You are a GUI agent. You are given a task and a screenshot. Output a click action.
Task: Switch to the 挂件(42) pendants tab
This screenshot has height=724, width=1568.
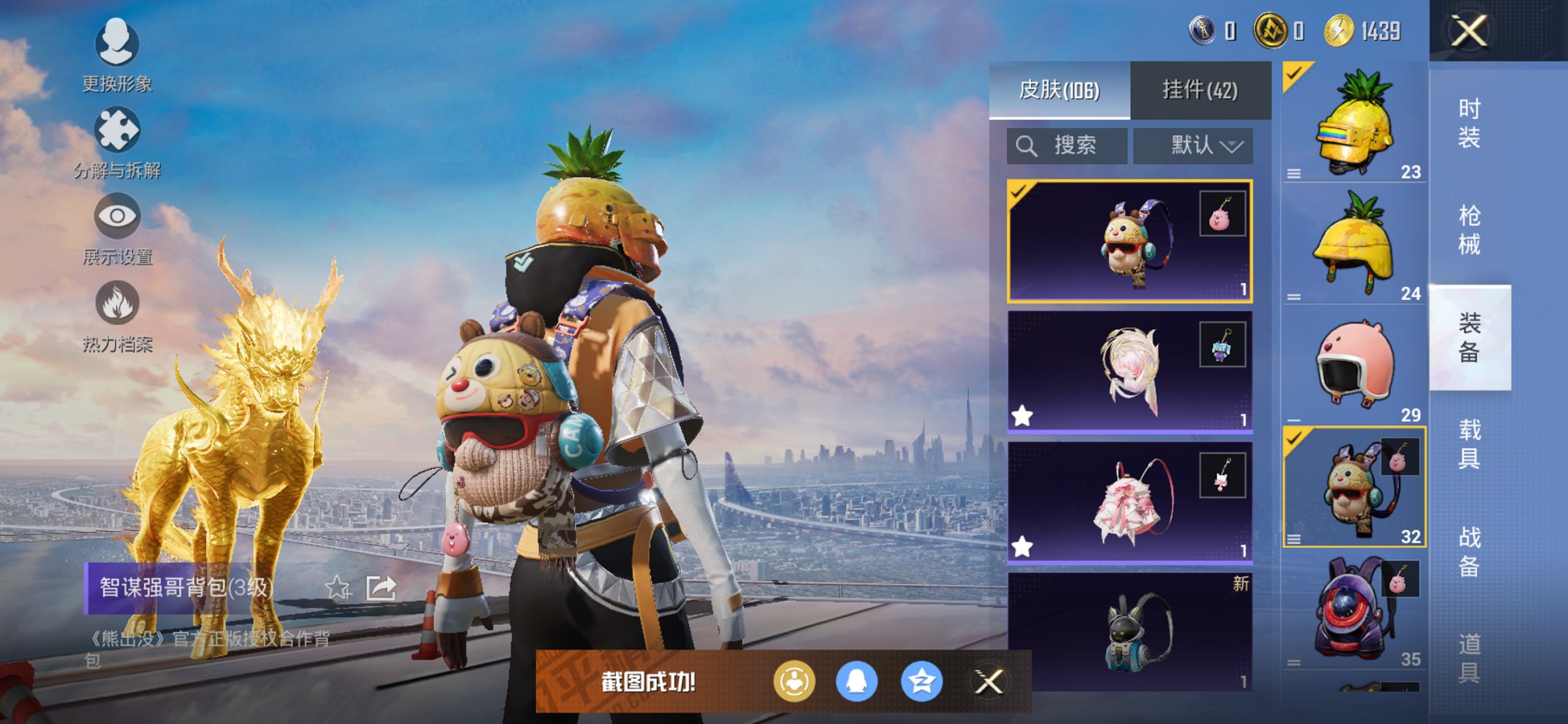(1199, 90)
